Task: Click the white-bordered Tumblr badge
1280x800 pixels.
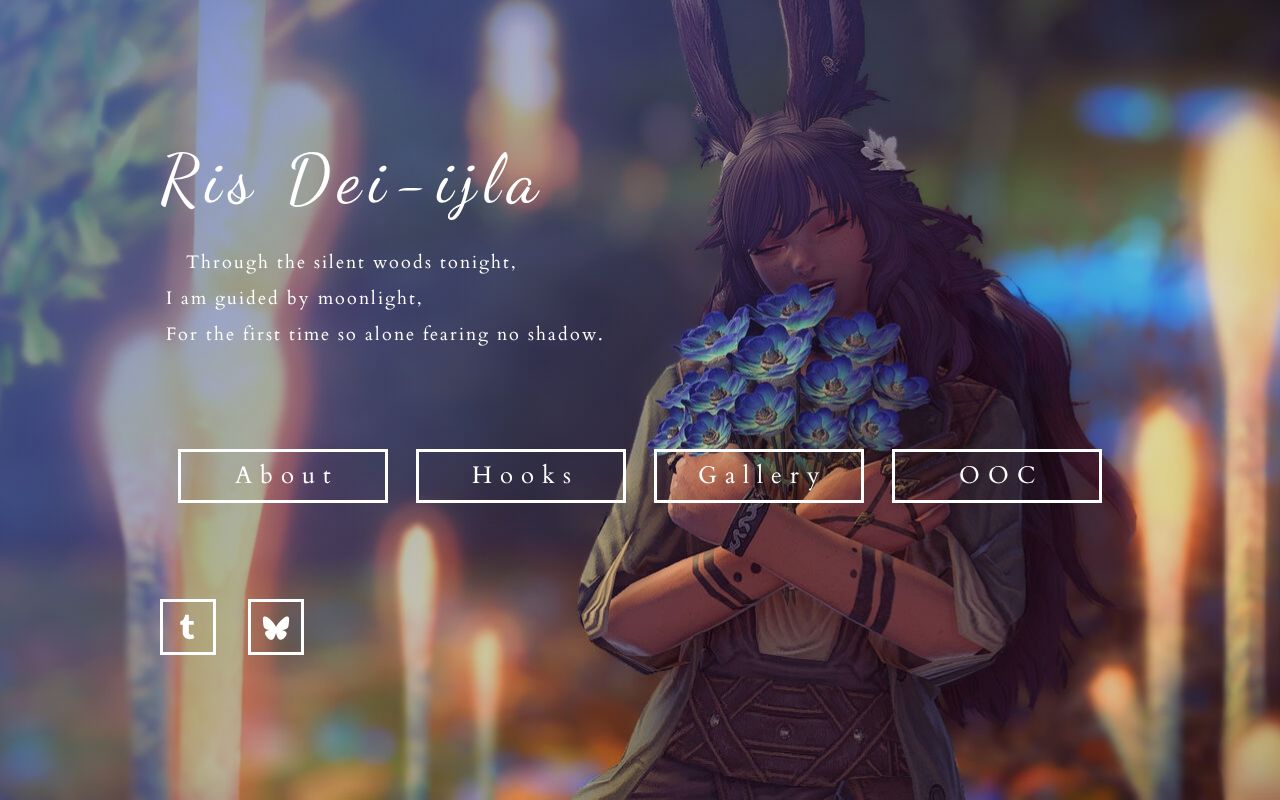Action: pos(189,628)
